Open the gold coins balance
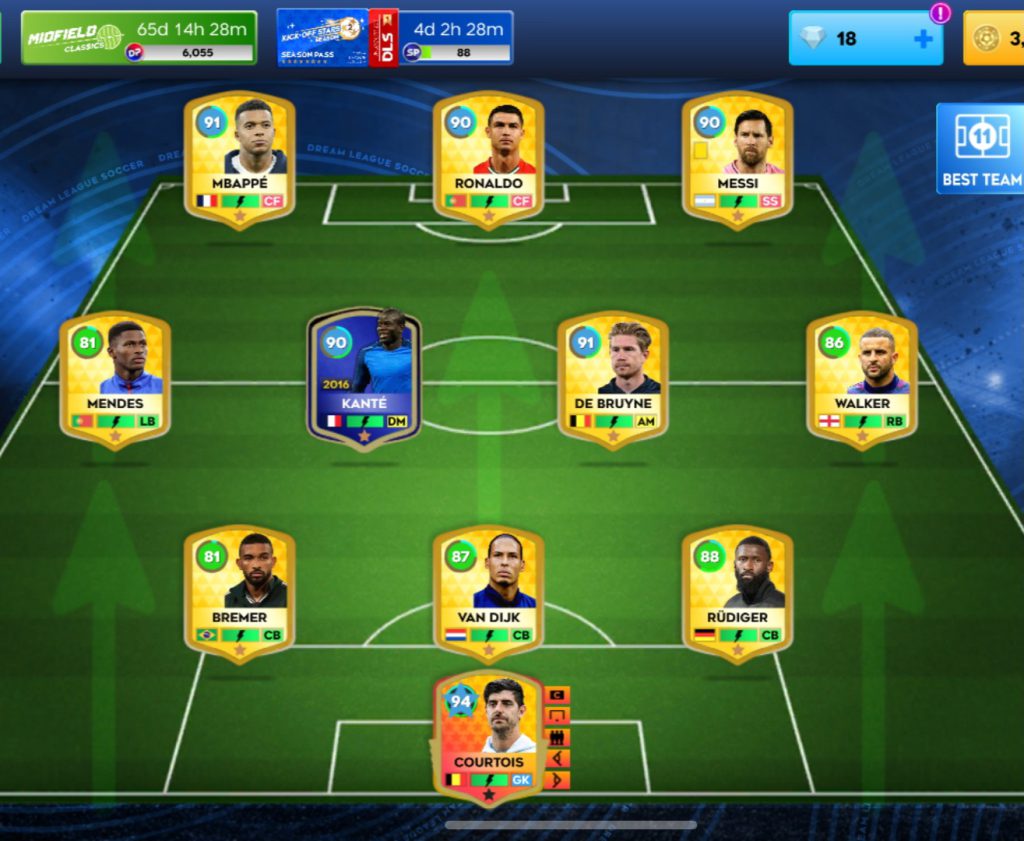Image resolution: width=1024 pixels, height=841 pixels. coord(995,39)
